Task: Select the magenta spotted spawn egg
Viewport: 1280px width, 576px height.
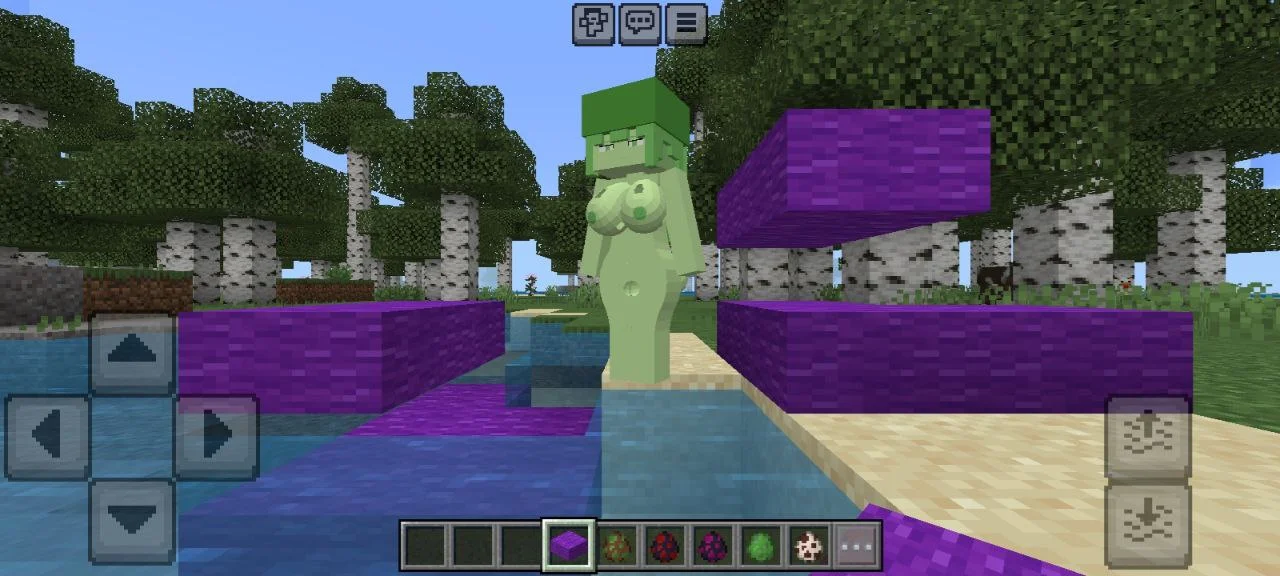Action: click(x=713, y=546)
